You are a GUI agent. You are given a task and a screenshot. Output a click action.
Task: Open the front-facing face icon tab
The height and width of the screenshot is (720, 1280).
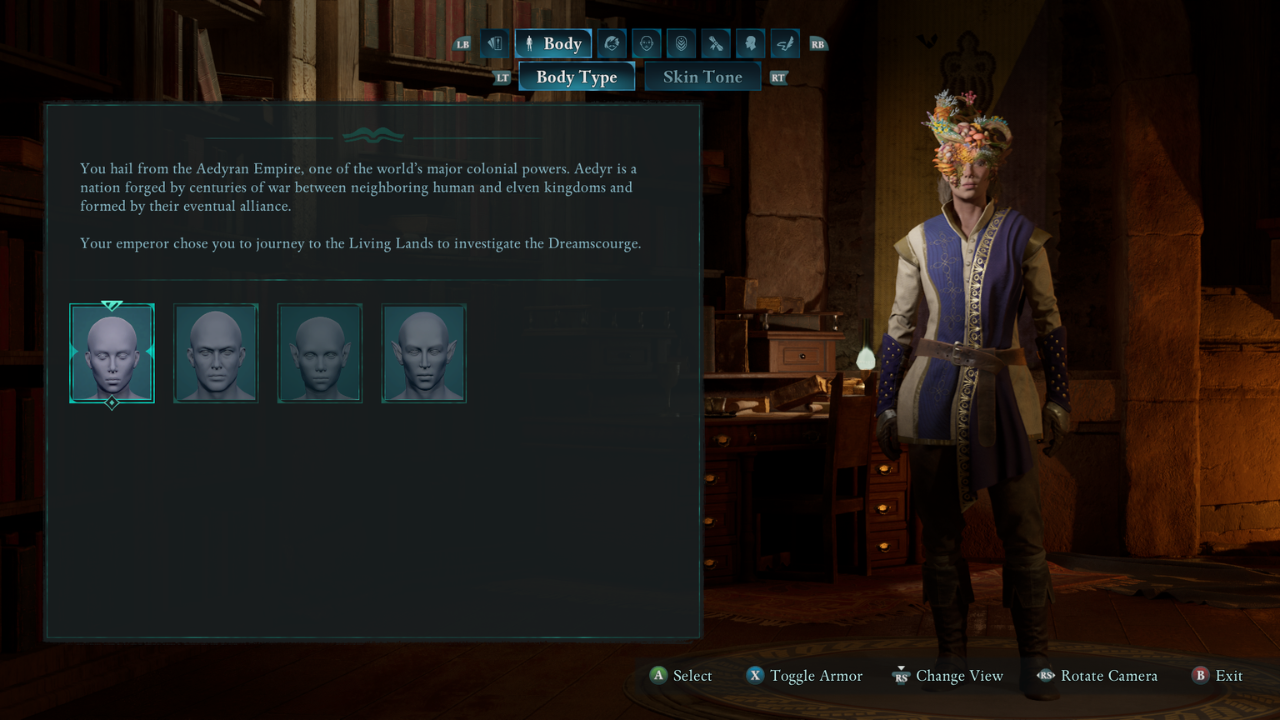coord(646,44)
